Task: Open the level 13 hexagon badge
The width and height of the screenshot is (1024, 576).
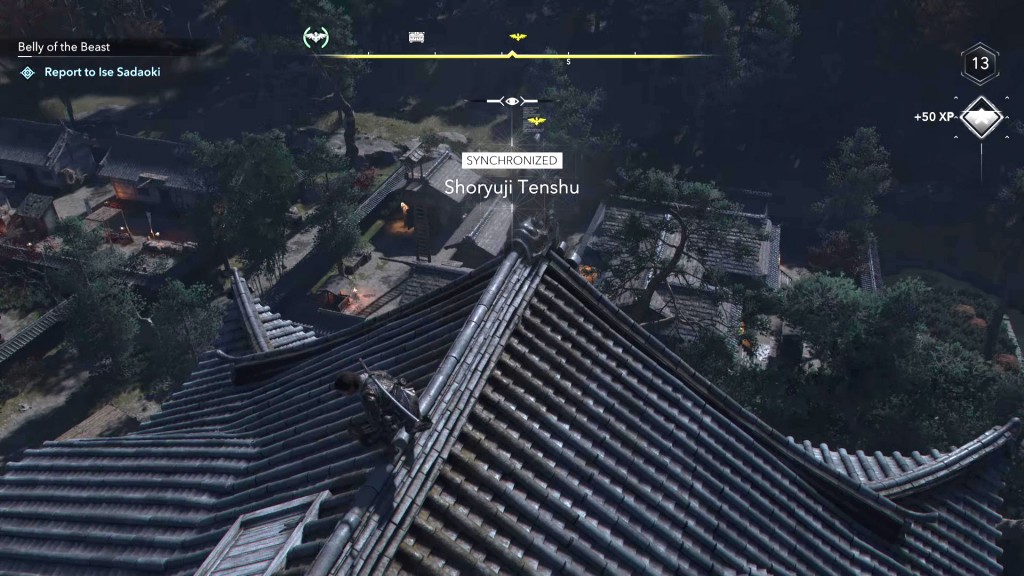Action: (980, 64)
